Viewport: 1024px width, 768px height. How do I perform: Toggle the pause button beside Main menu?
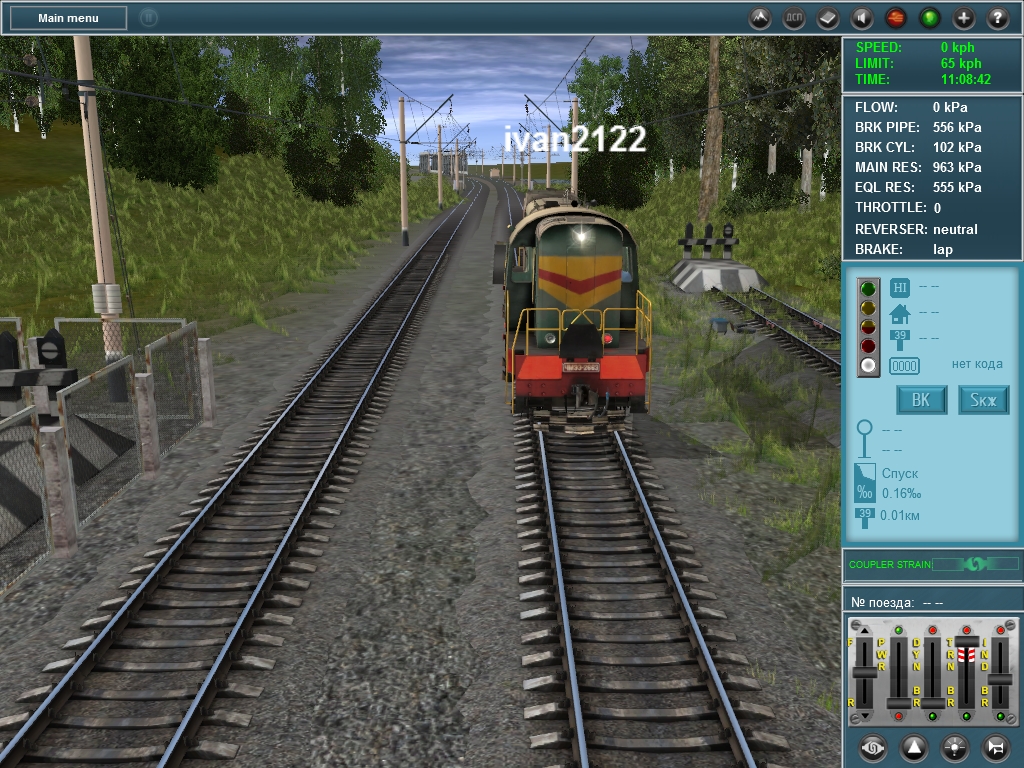coord(148,18)
